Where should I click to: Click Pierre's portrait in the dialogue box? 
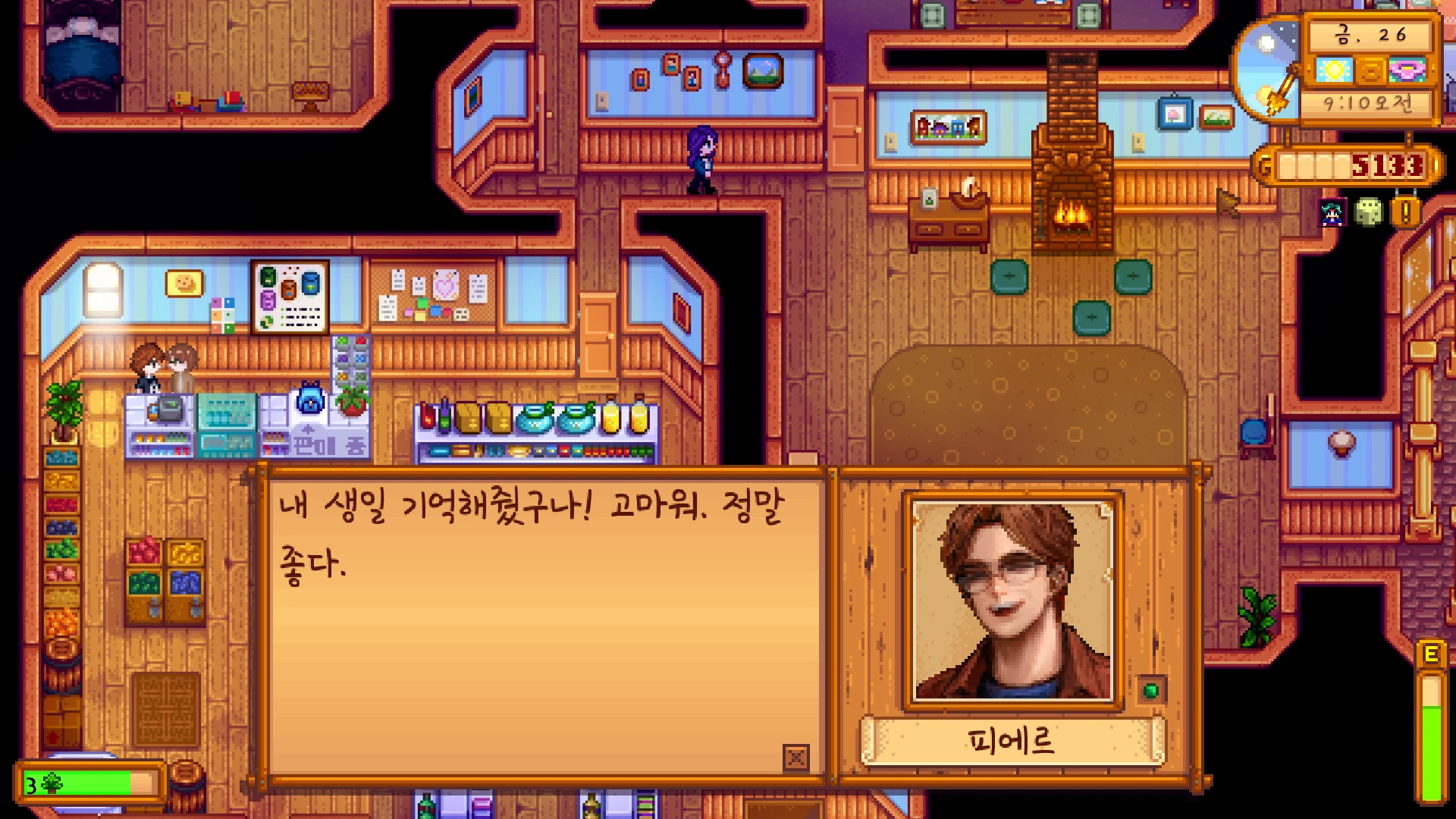pos(1013,600)
